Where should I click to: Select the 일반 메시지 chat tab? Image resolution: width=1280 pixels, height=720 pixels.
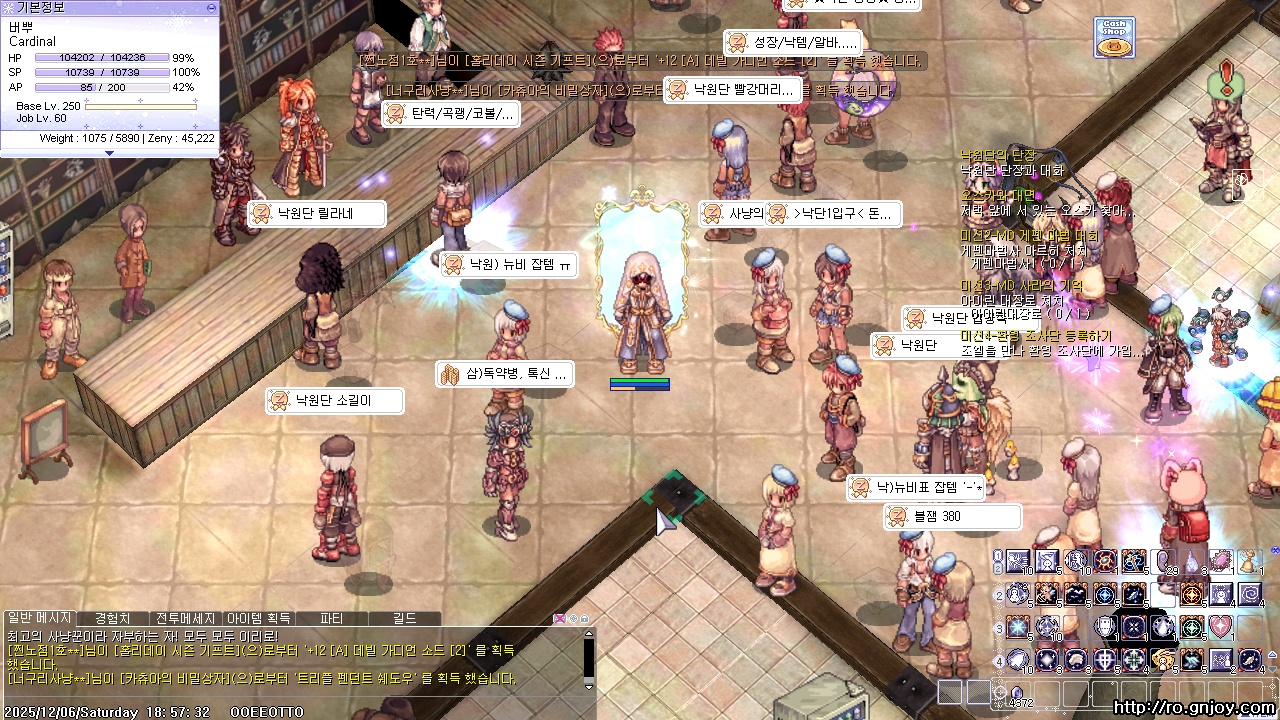pos(39,619)
